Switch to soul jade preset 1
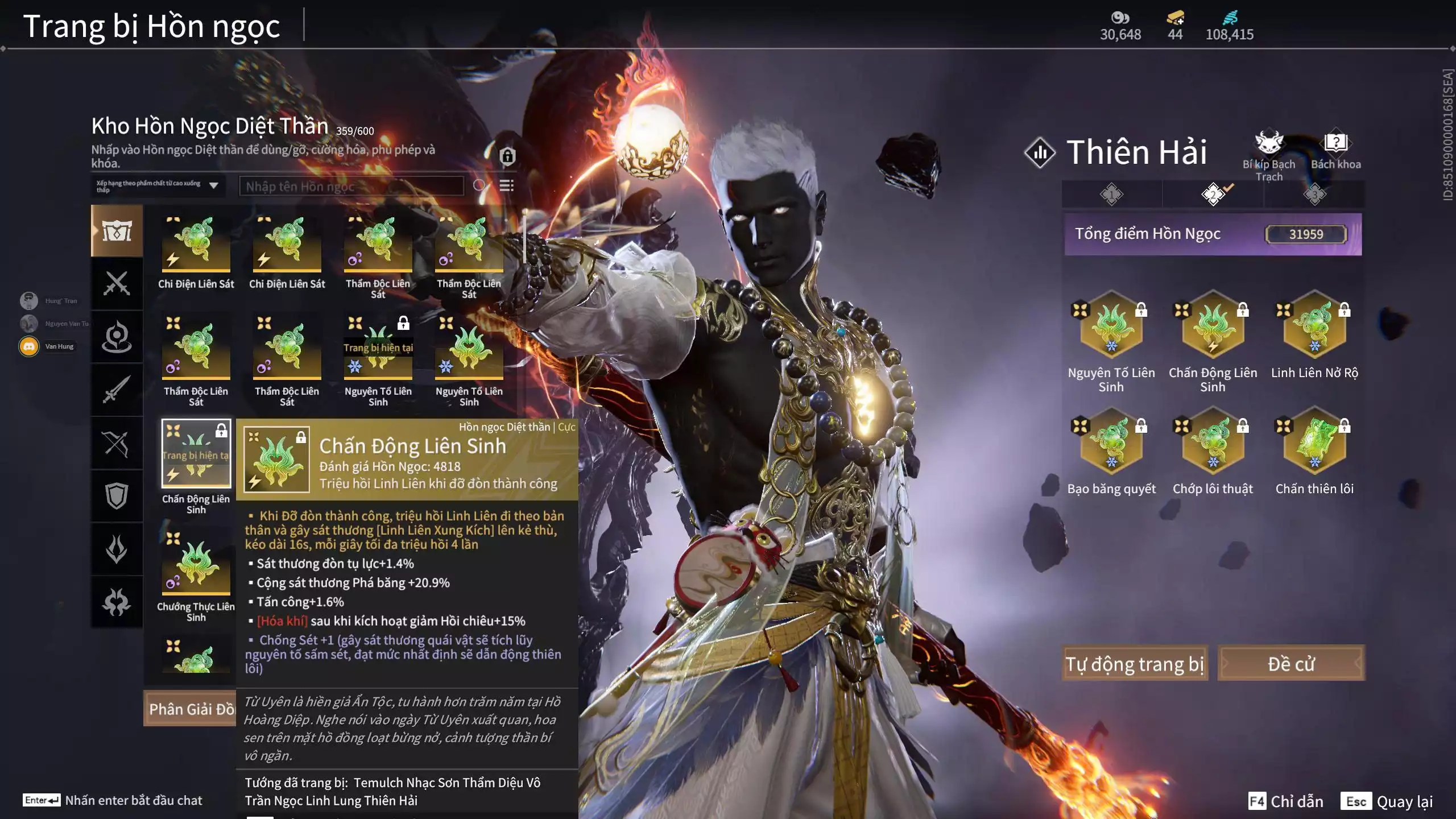The width and height of the screenshot is (1456, 819). click(1111, 195)
